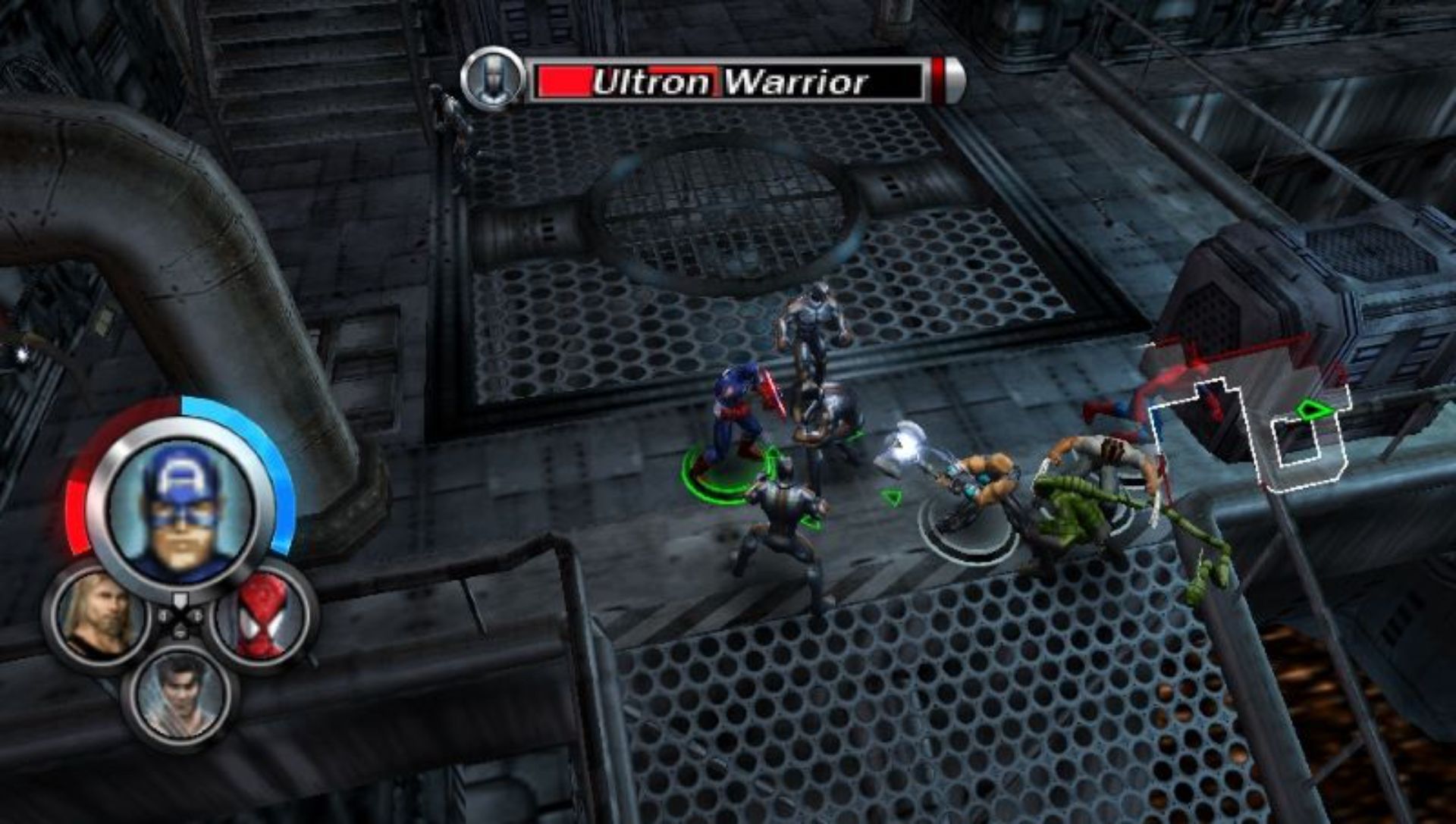The width and height of the screenshot is (1456, 824).
Task: Click the Ultron Warrior target portrait
Action: [493, 80]
